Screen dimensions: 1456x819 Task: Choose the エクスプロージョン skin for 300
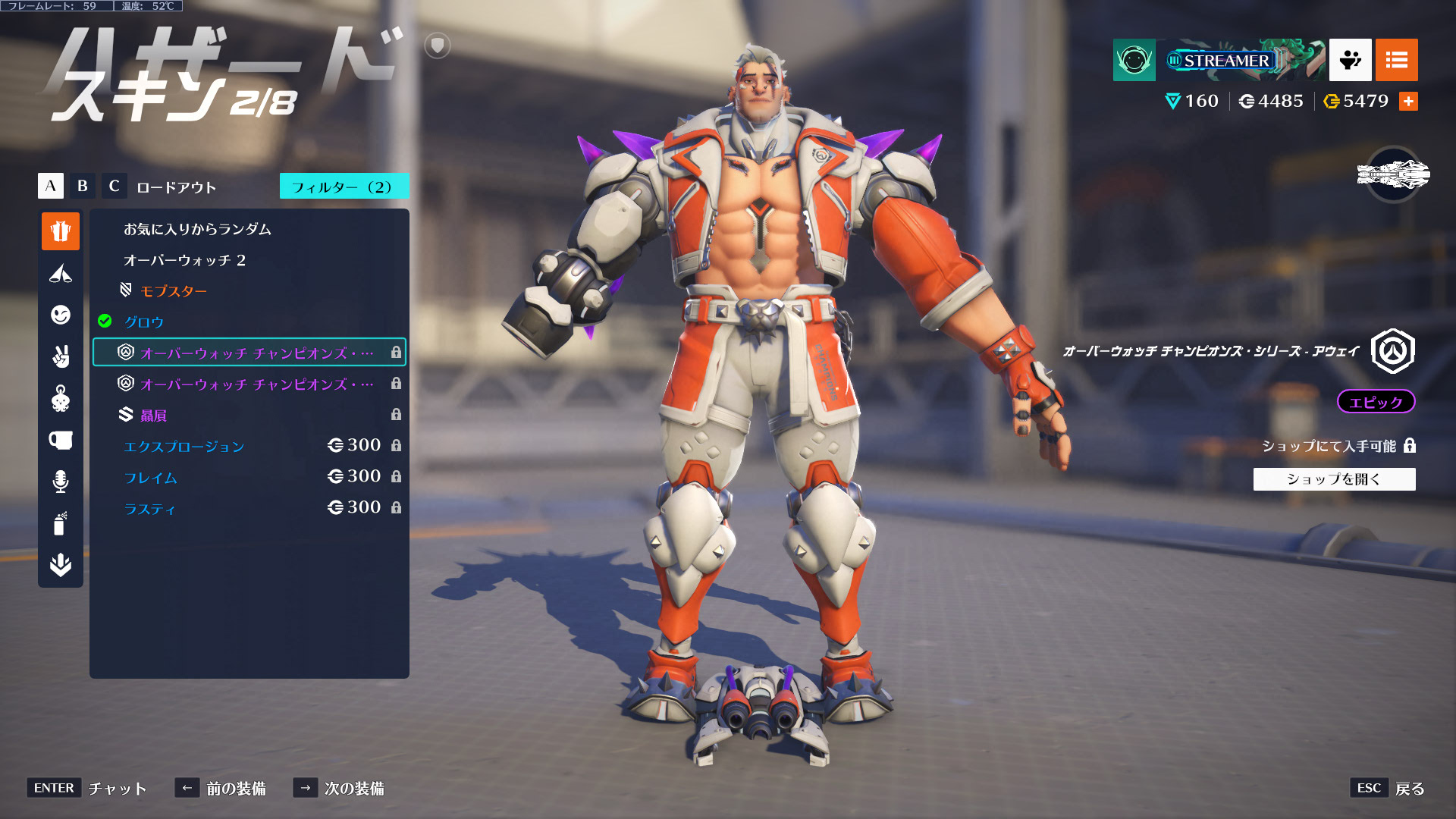[x=184, y=447]
